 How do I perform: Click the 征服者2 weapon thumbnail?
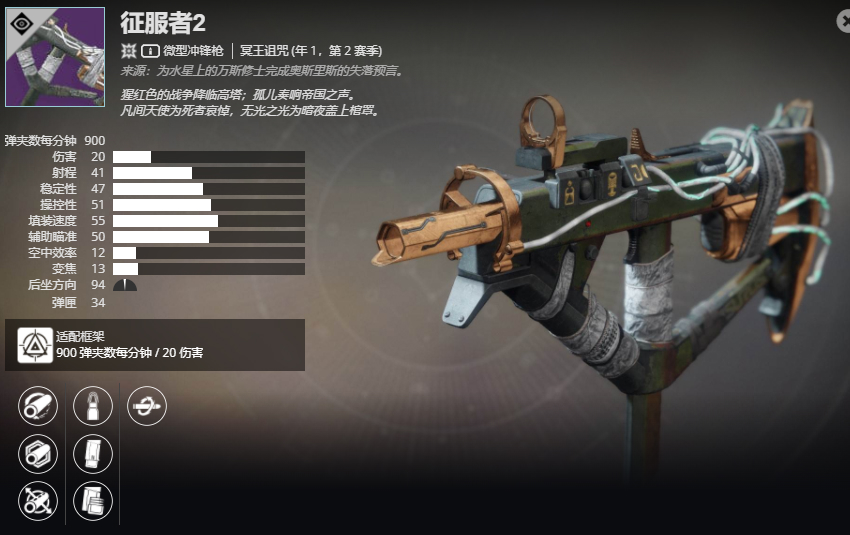(x=55, y=57)
